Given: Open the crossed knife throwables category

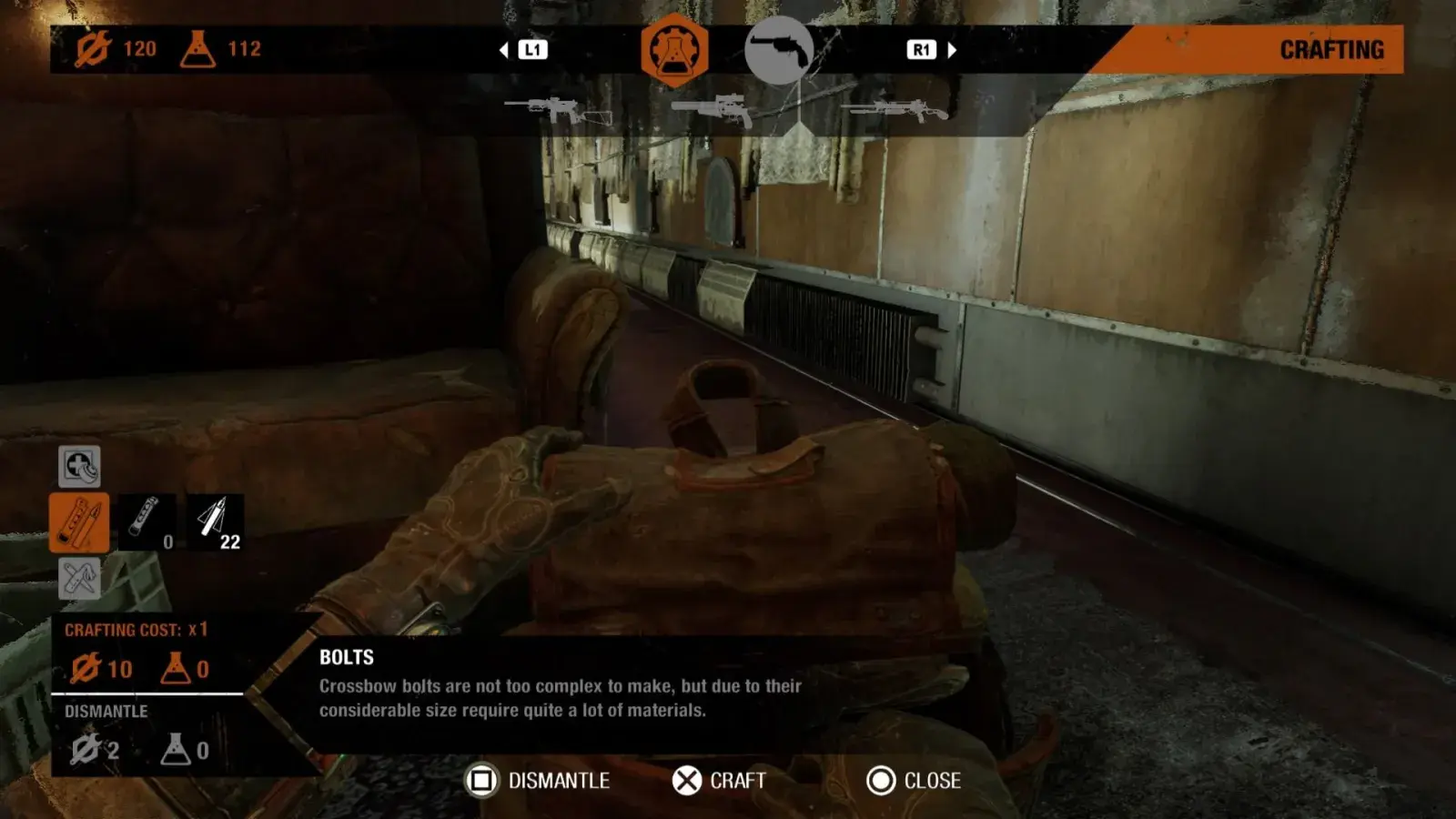Looking at the screenshot, I should [79, 579].
